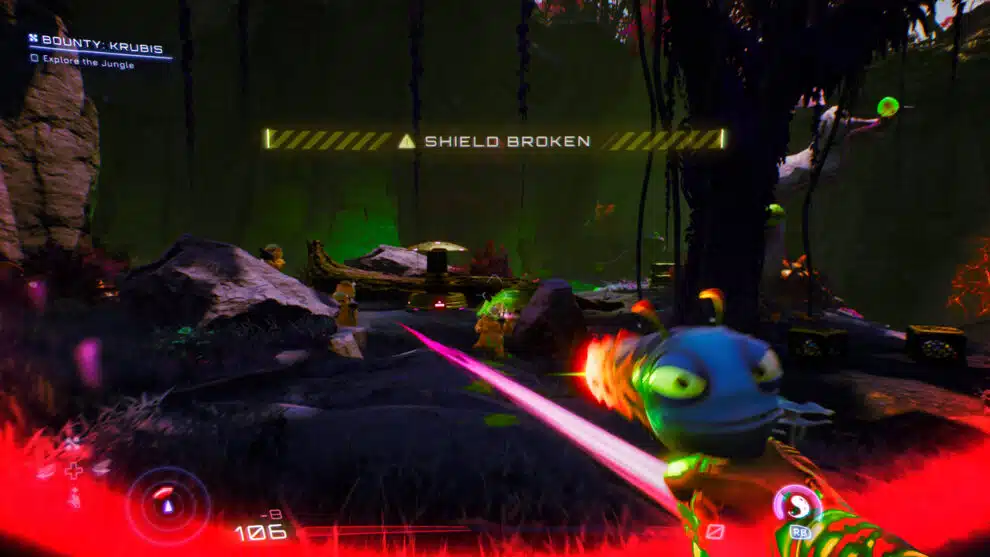Screen dimensions: 990x557
Task: Select the circular radar compass
Action: (x=168, y=505)
